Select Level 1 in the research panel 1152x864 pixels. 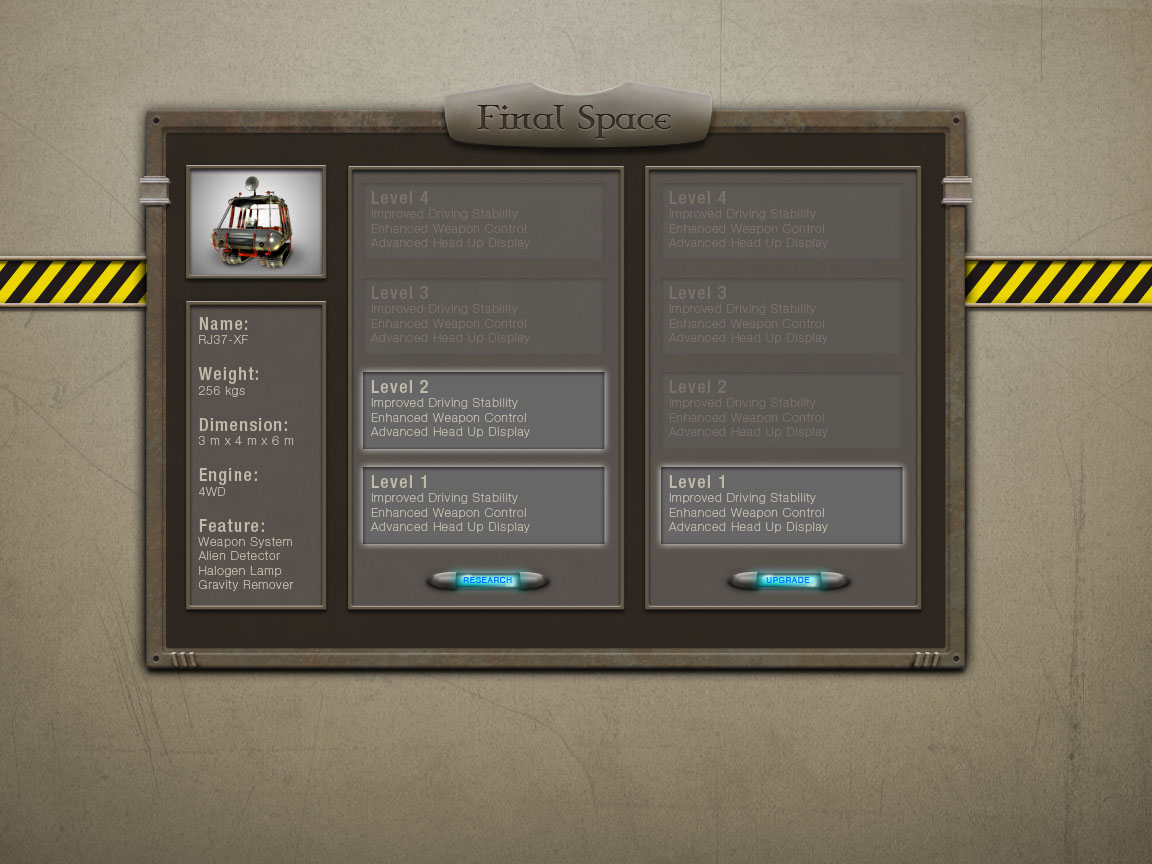pyautogui.click(x=484, y=505)
